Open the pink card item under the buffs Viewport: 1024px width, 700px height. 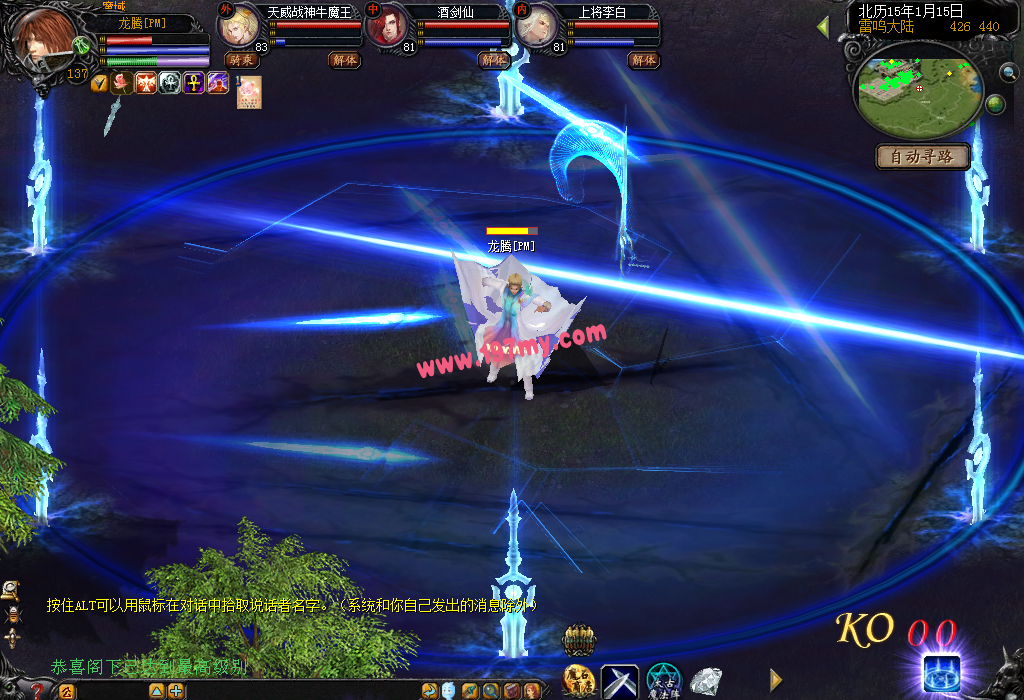(249, 92)
